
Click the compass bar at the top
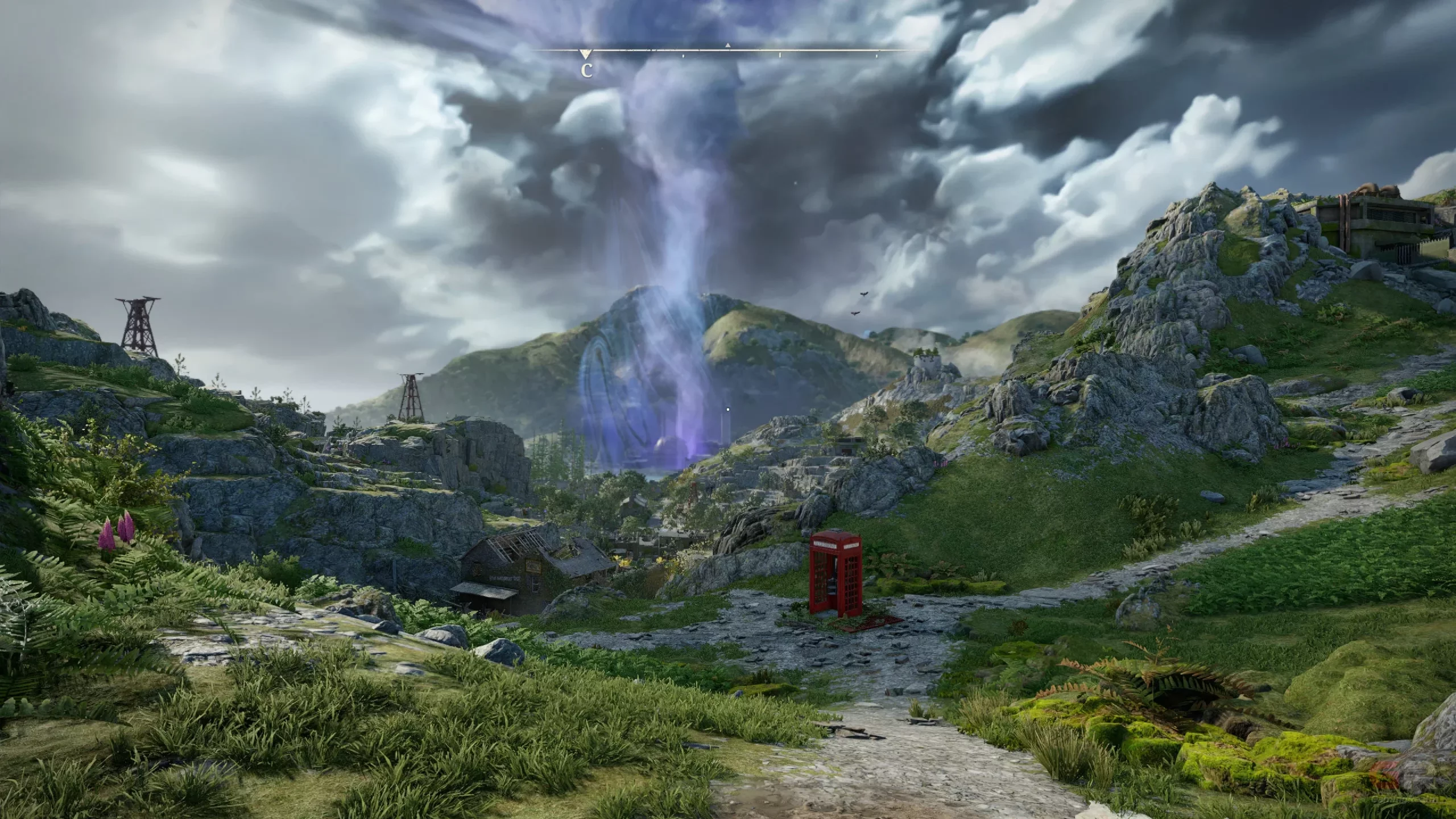coord(728,51)
